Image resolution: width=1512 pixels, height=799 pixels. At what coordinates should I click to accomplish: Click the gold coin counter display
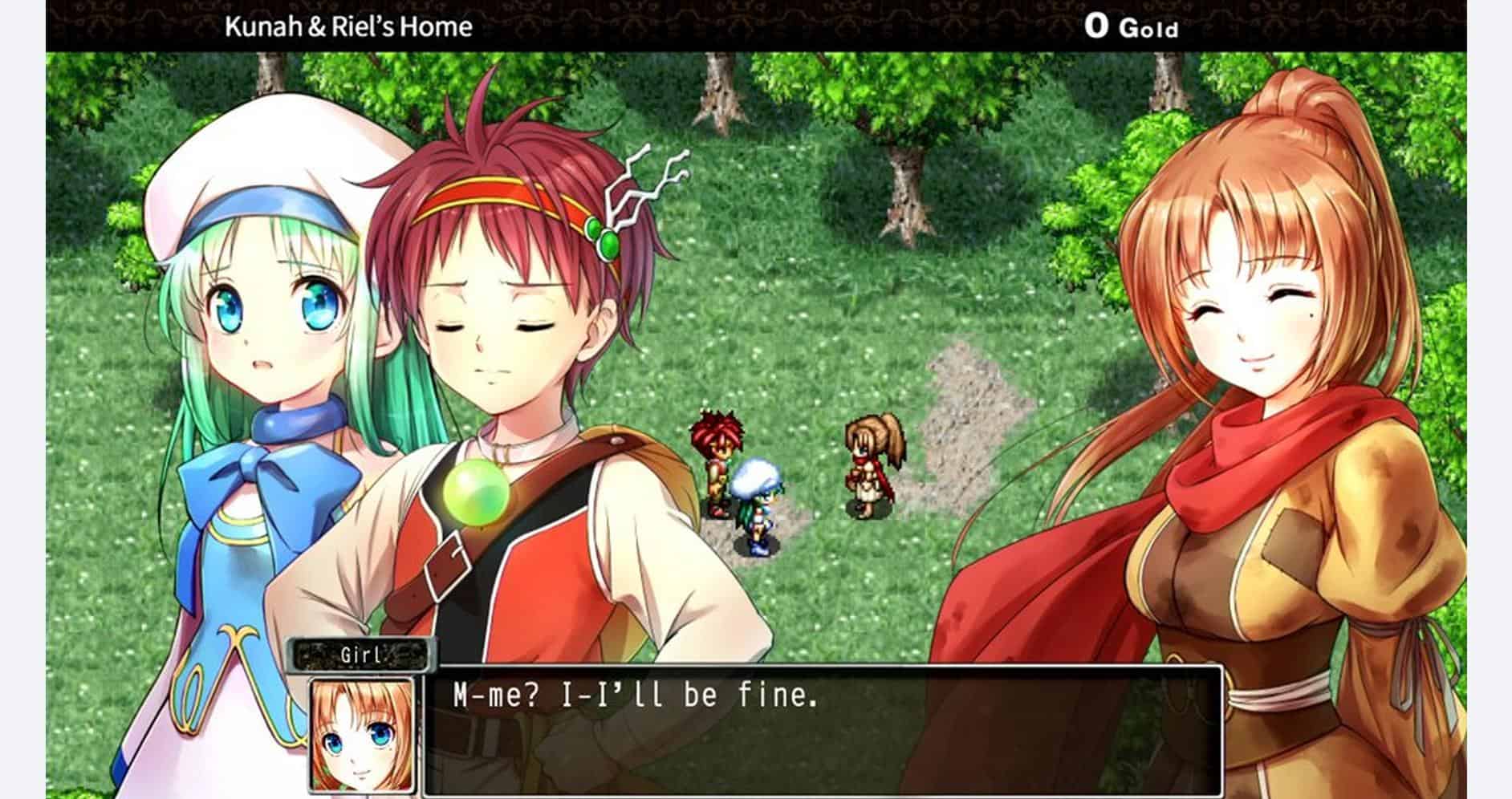(x=1132, y=26)
